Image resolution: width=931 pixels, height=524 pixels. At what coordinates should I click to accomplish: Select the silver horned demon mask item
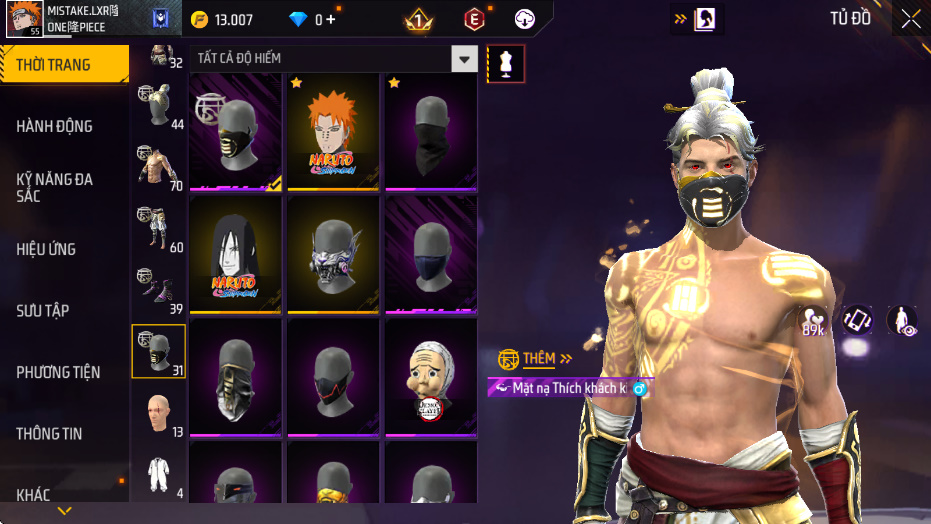click(x=333, y=253)
